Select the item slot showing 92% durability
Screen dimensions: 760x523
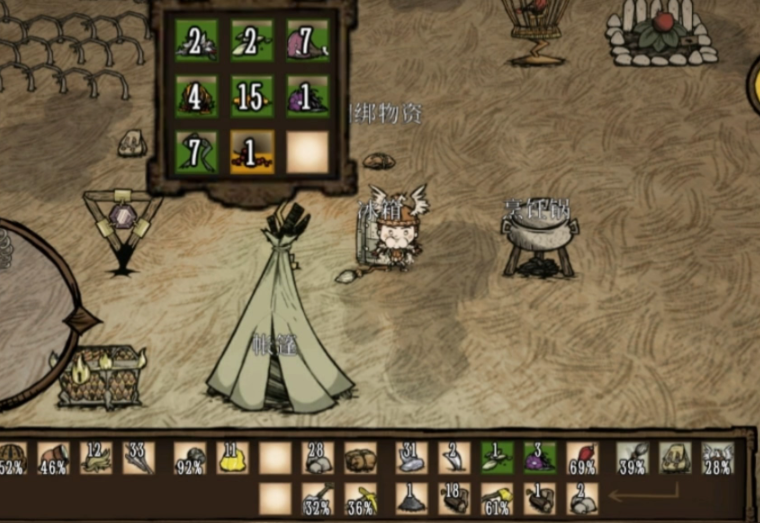190,458
